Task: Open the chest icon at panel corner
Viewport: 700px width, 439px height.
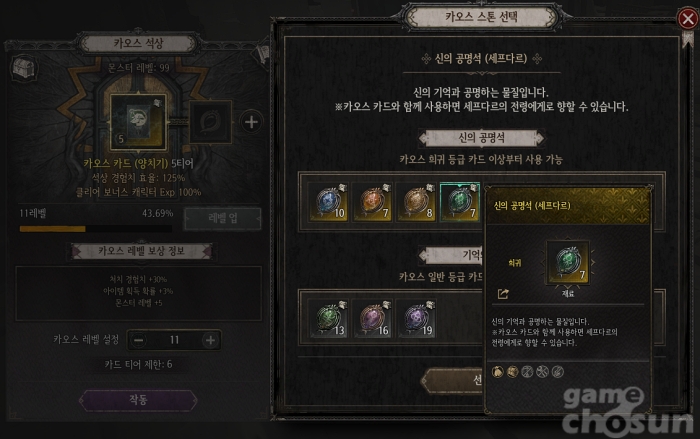Action: [22, 68]
